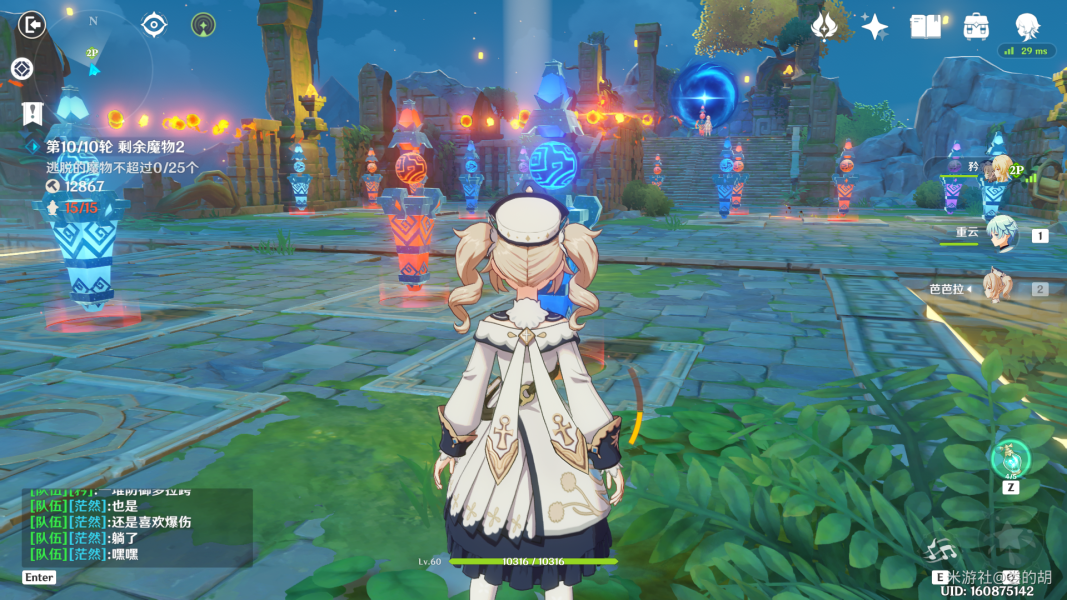Activate the music notes elemental skill
Screen dimensions: 1067x600
[942, 549]
